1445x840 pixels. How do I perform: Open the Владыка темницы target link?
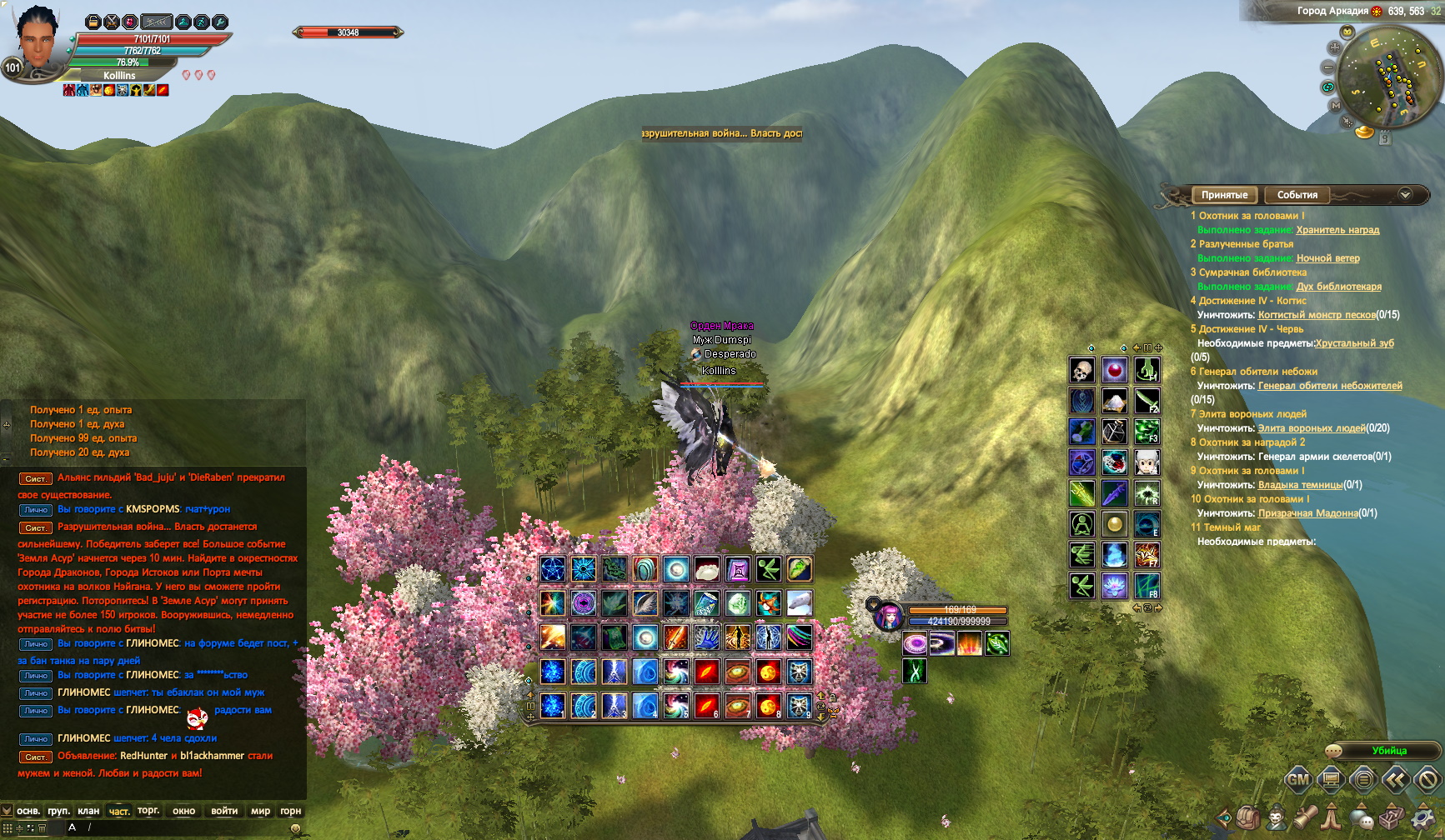1300,485
